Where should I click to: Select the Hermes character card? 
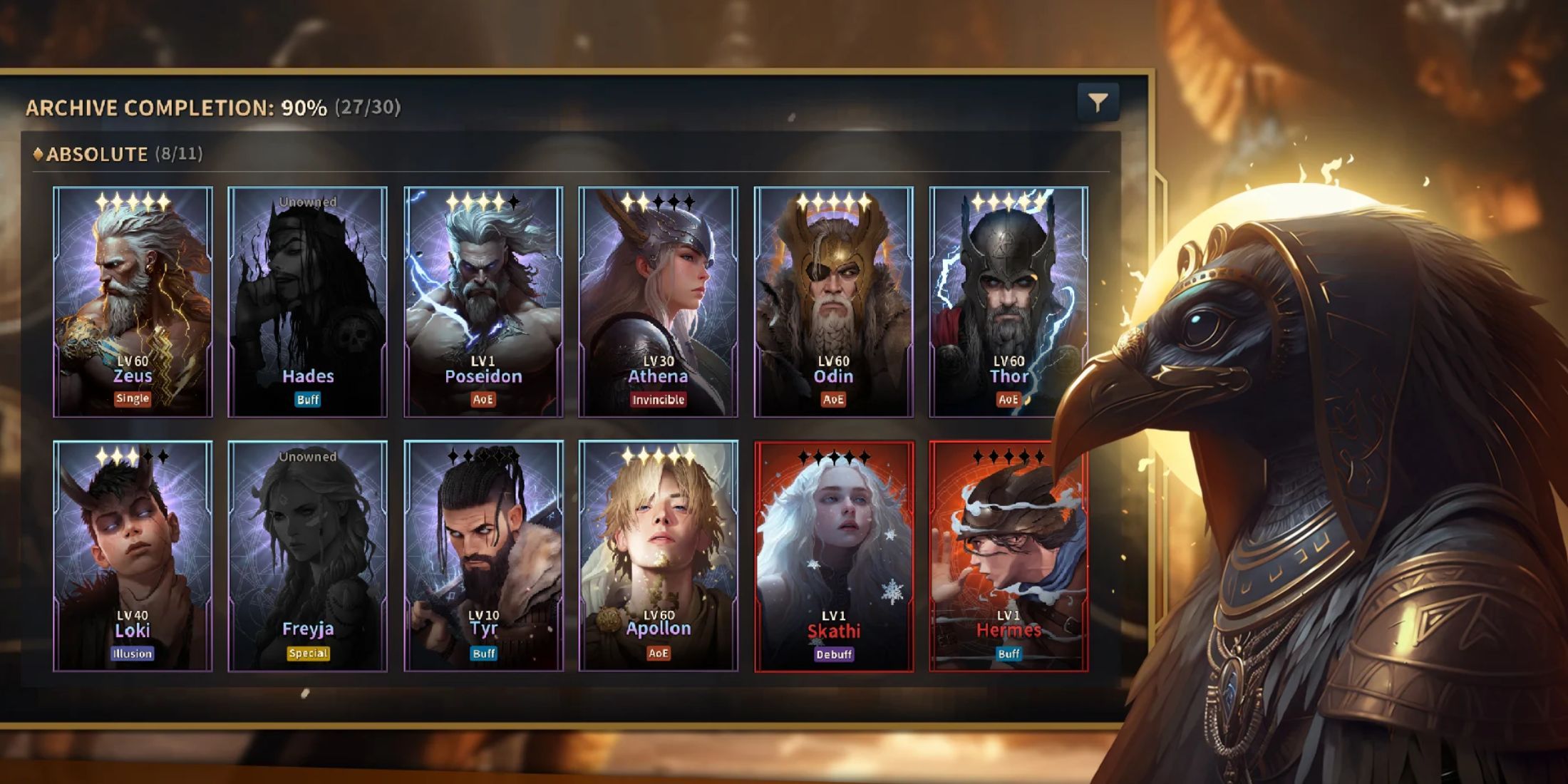pos(1011,556)
